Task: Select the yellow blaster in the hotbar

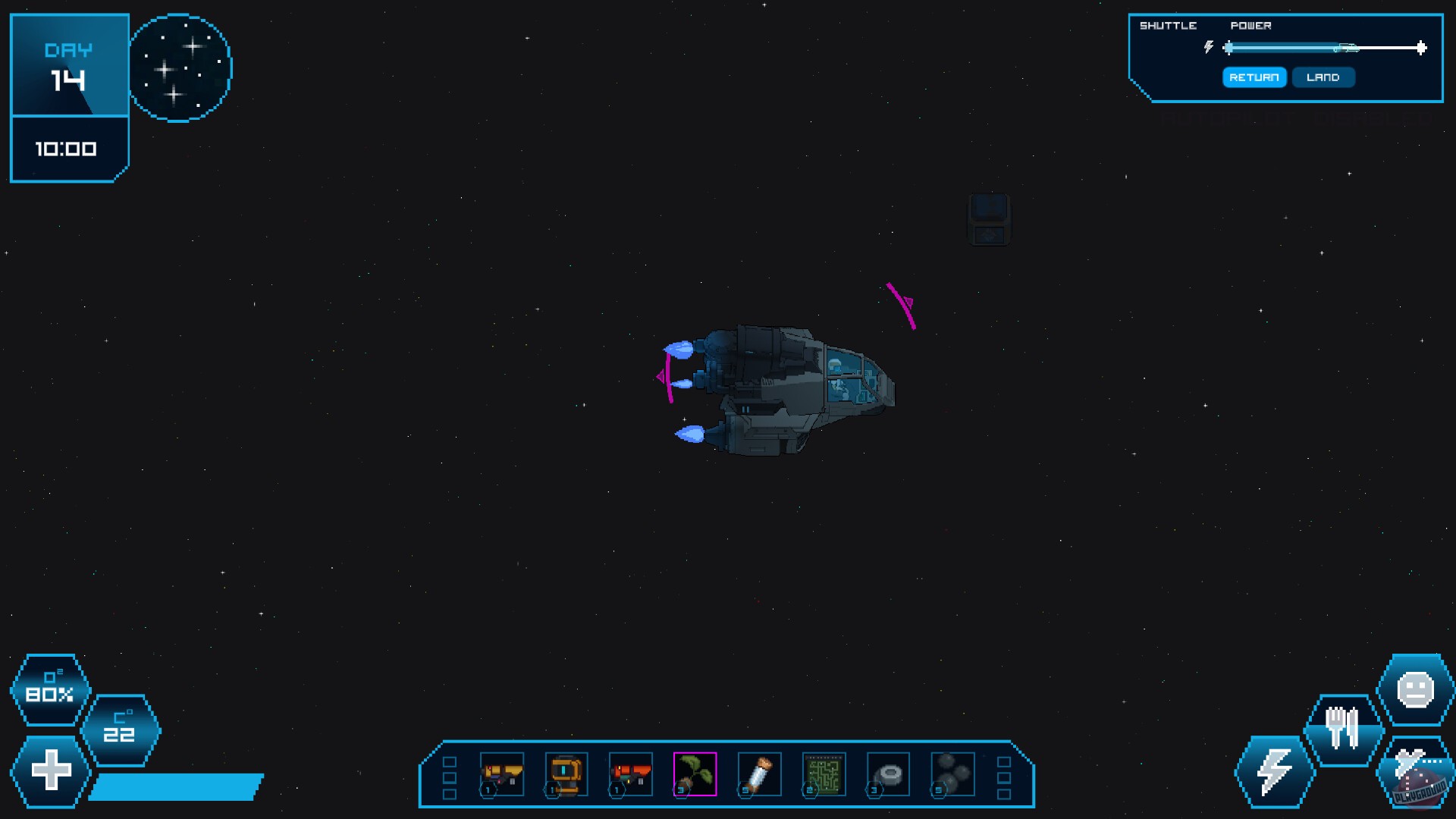Action: (503, 773)
